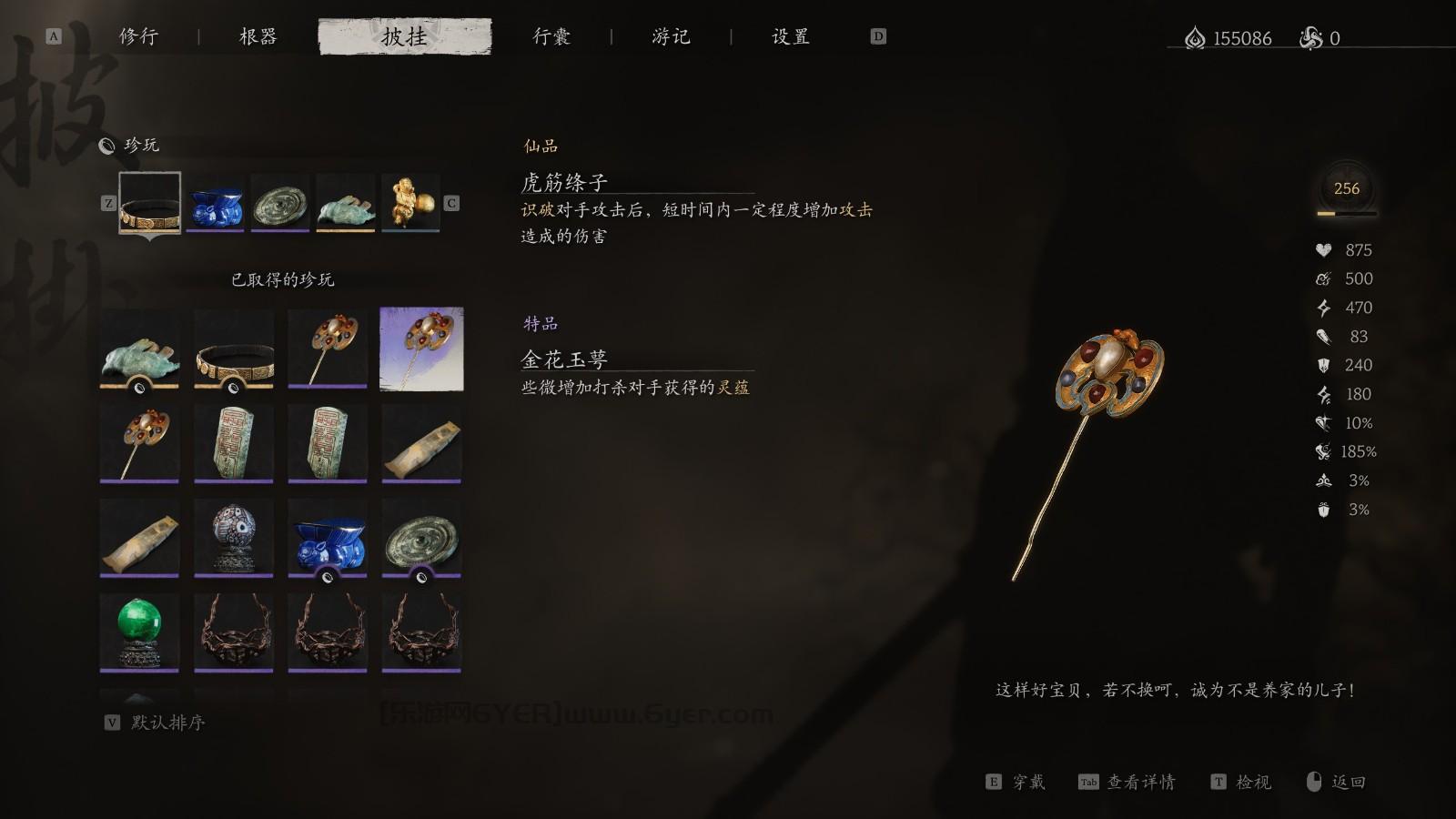Click 穿戴 to equip the curio
Screen dimensions: 1456x819
tap(1031, 782)
